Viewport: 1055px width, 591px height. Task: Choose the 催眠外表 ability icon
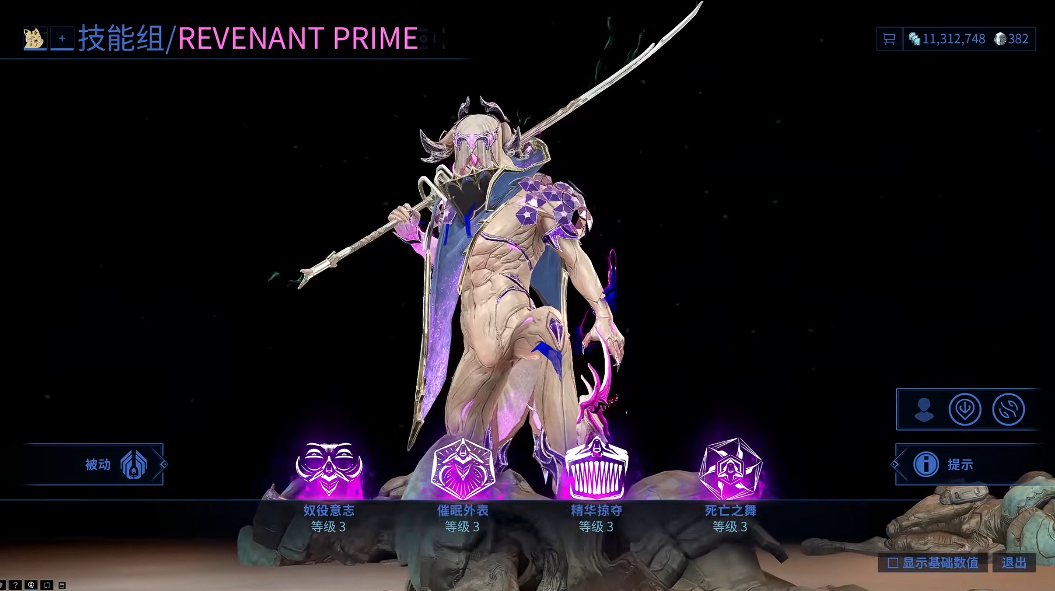click(462, 470)
